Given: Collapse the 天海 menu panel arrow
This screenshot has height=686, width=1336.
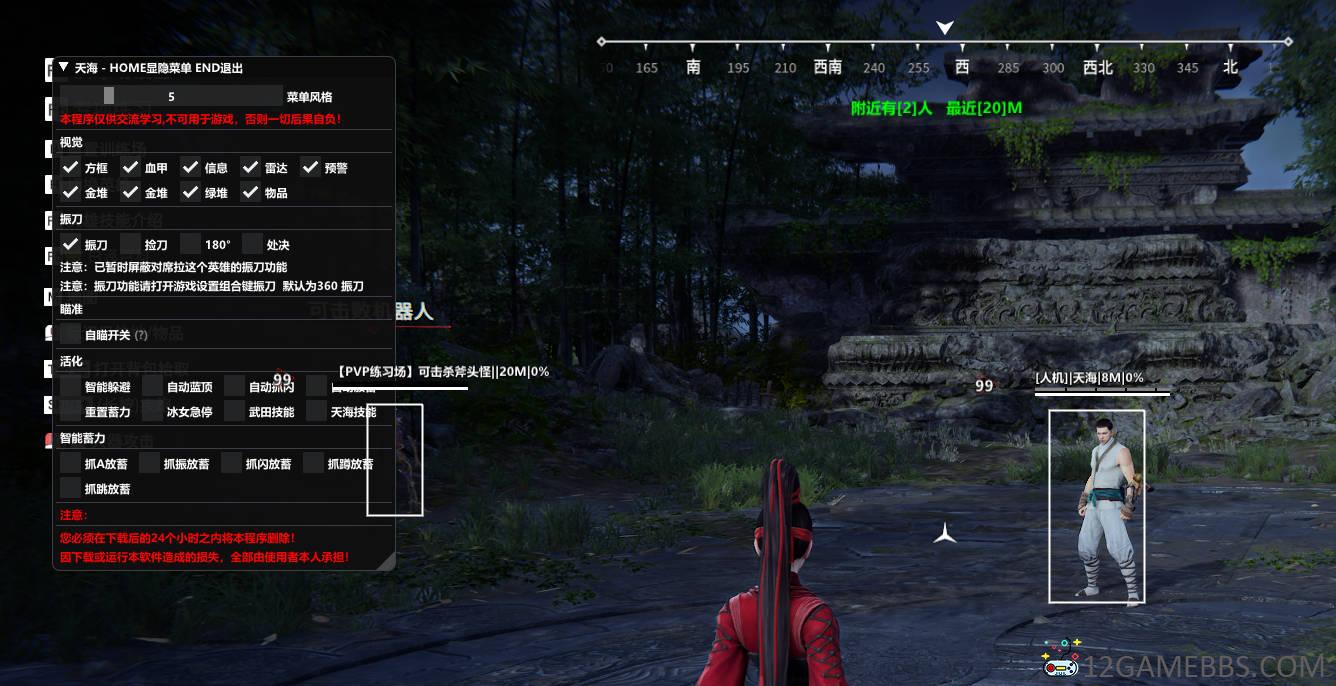Looking at the screenshot, I should click(64, 68).
